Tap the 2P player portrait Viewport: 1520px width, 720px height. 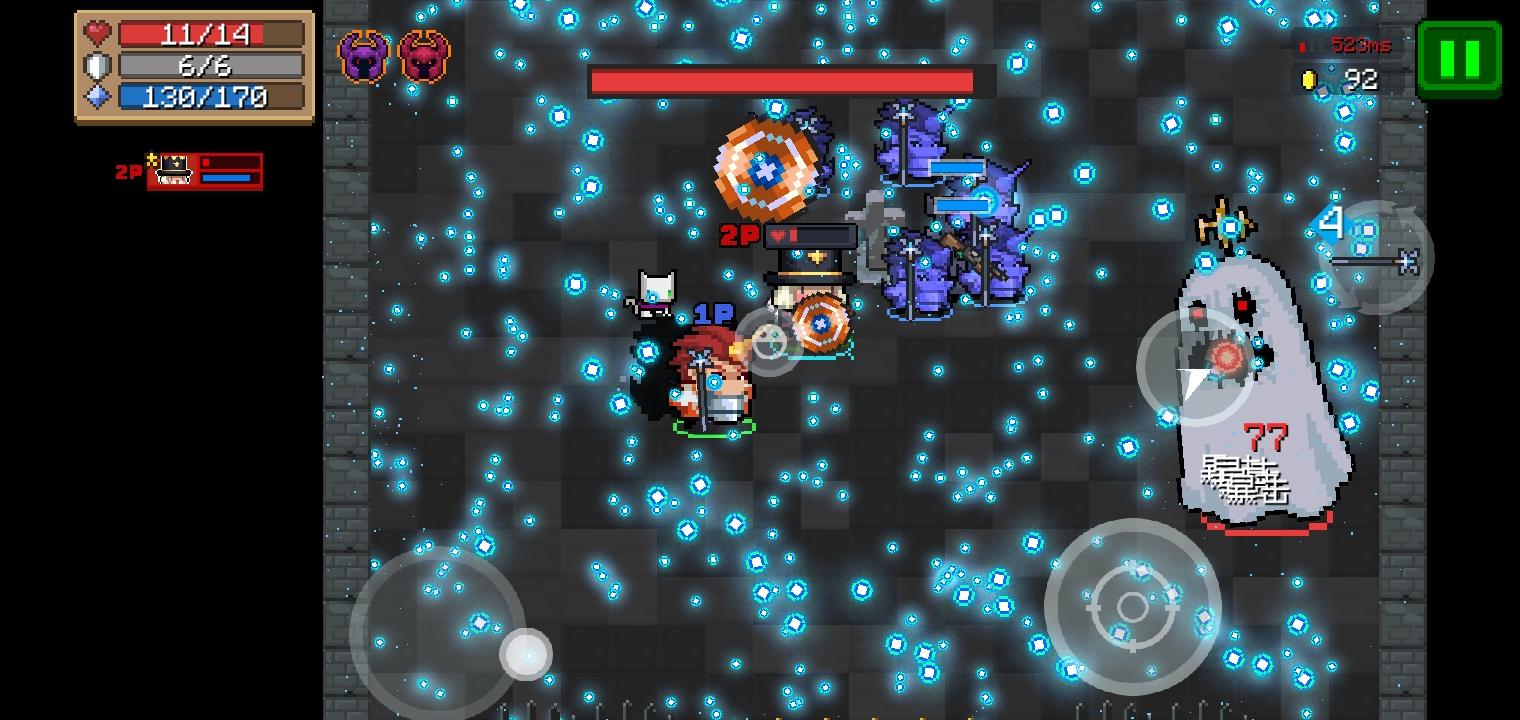tap(173, 171)
